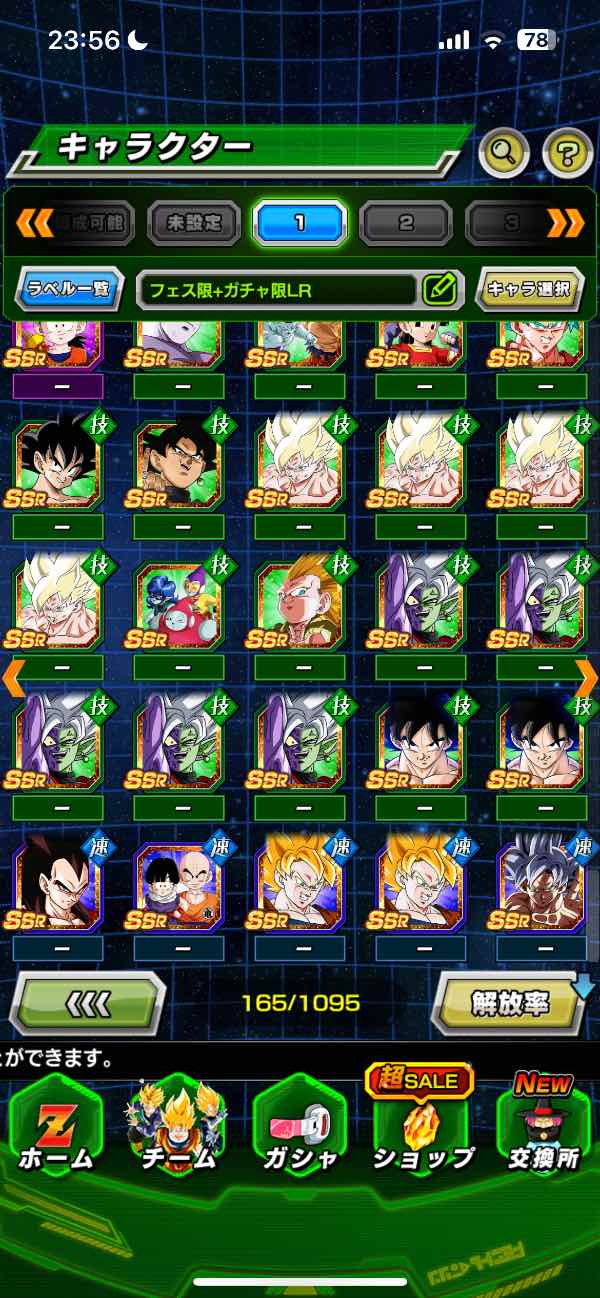This screenshot has height=1298, width=600.
Task: Go back with the green arrow button
Action: click(87, 1002)
